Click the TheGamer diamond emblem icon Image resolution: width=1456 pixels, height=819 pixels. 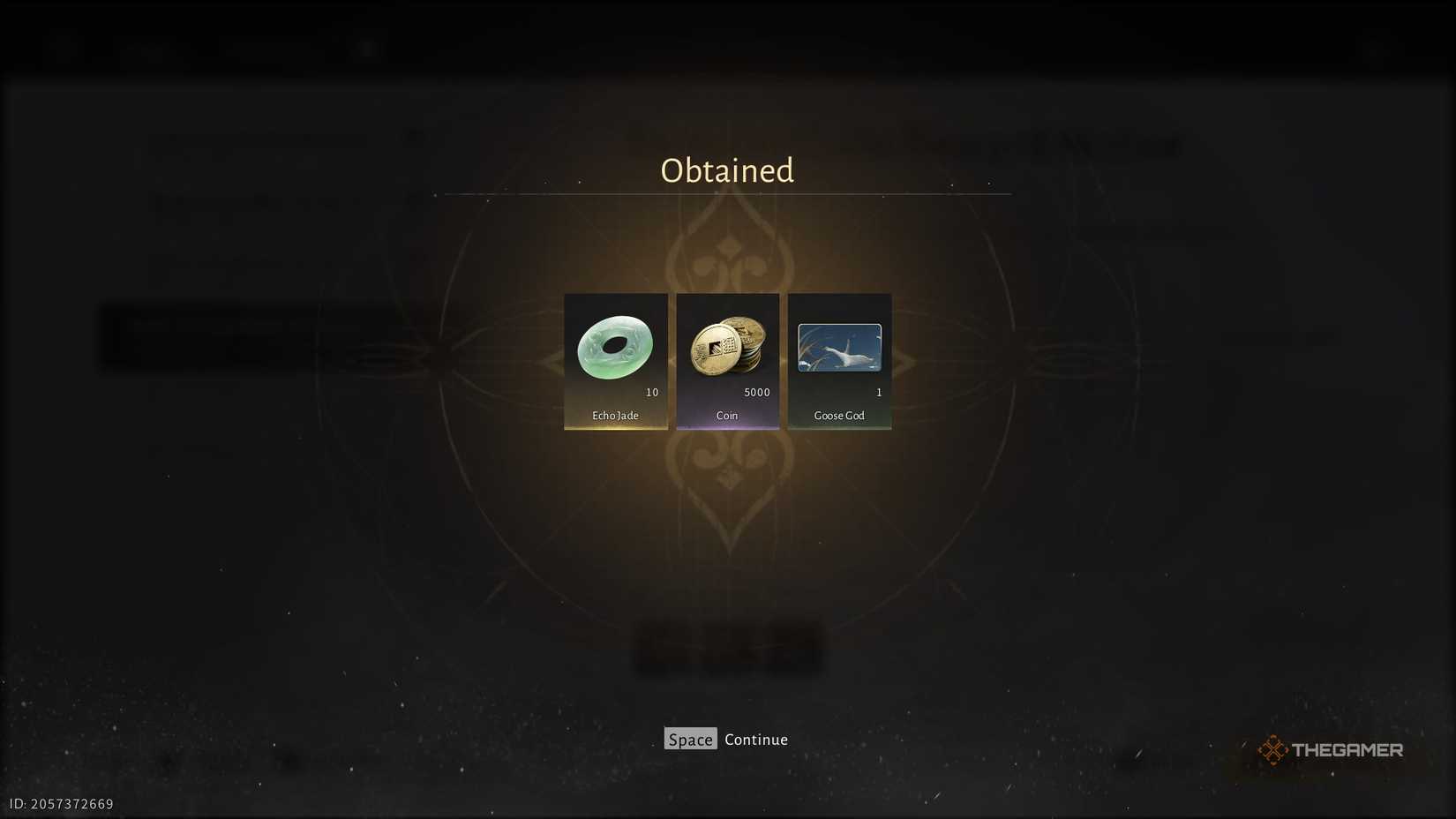coord(1273,748)
